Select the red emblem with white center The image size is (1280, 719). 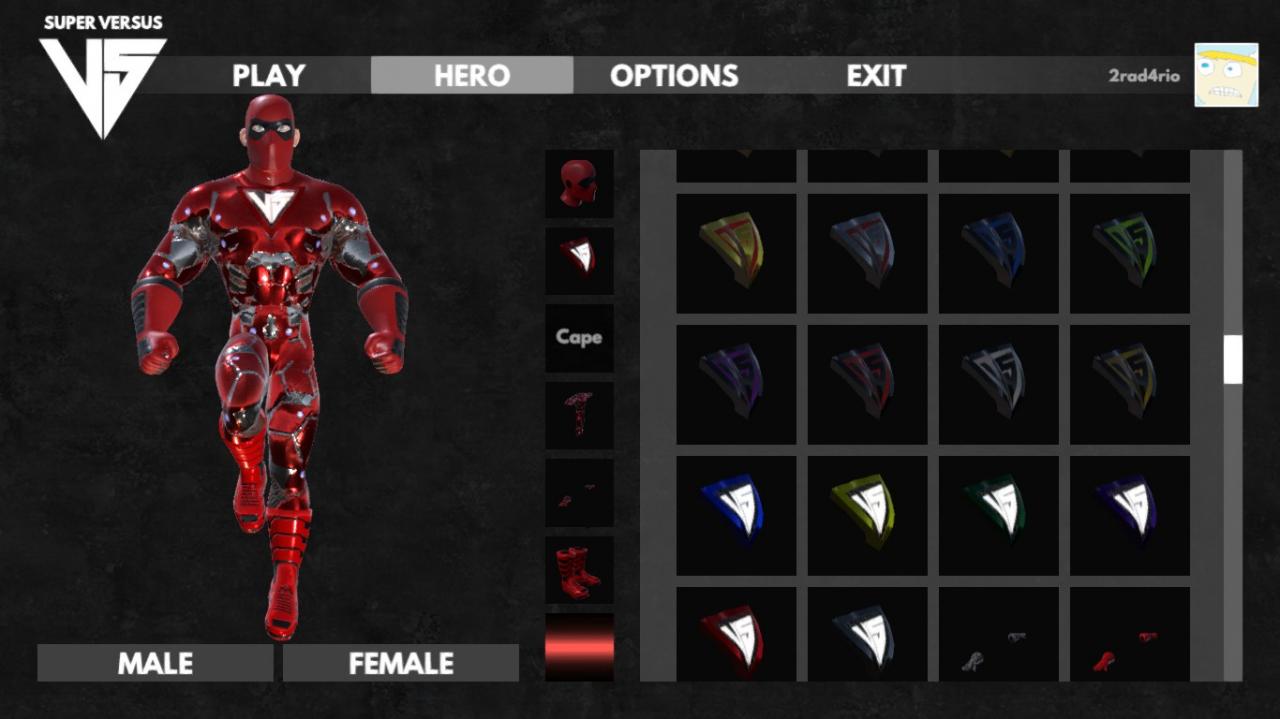pos(736,636)
